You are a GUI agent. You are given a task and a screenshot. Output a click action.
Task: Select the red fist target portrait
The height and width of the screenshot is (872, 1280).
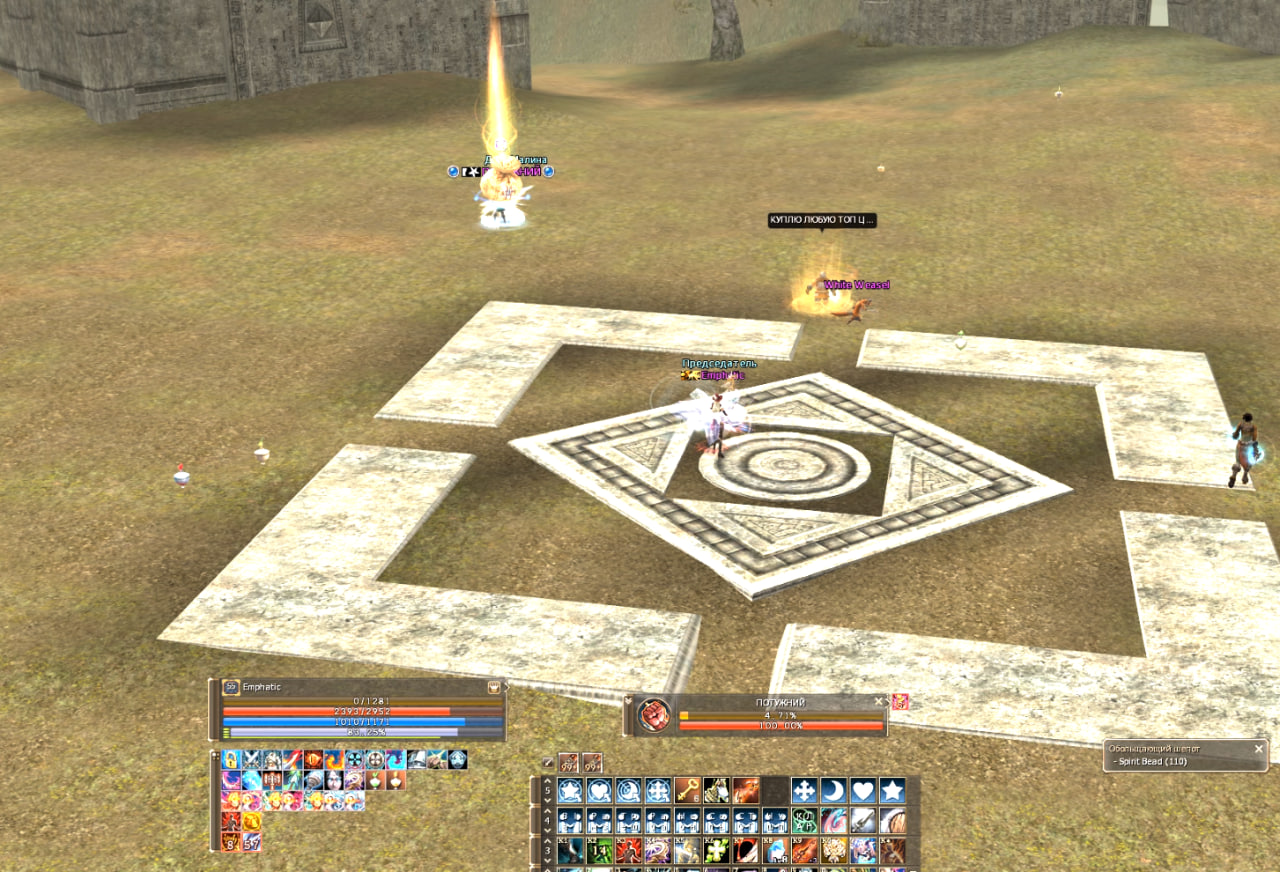[654, 716]
